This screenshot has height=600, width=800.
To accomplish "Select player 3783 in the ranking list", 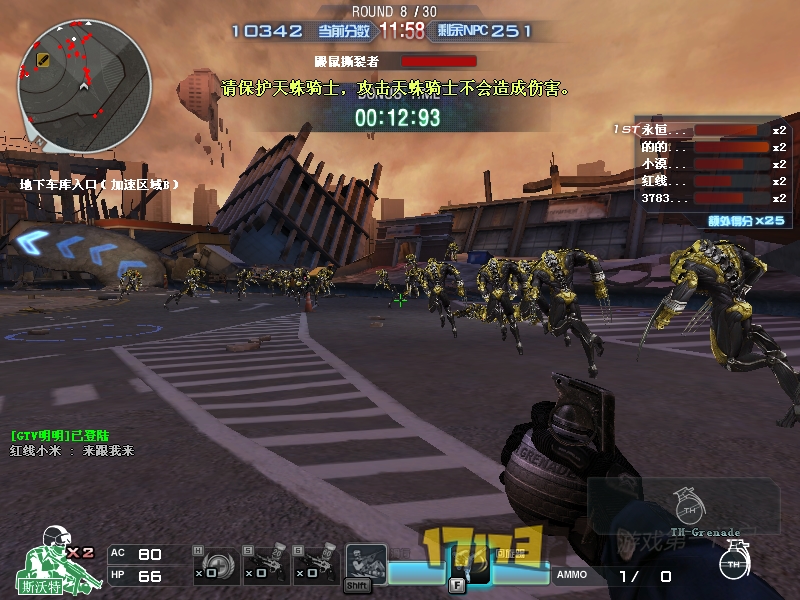I will click(664, 198).
